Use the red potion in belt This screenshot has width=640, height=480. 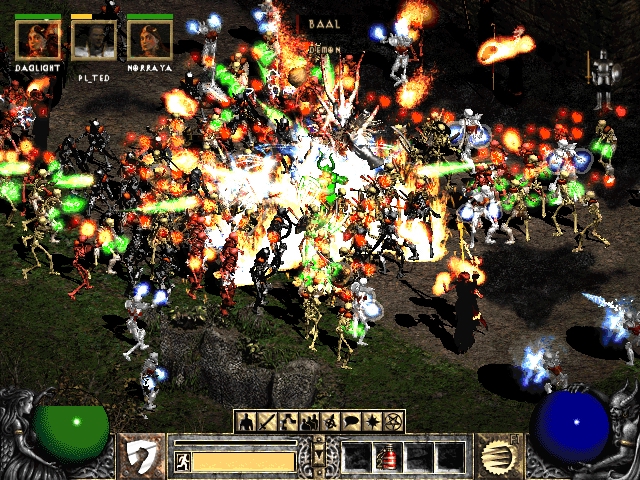pyautogui.click(x=388, y=457)
